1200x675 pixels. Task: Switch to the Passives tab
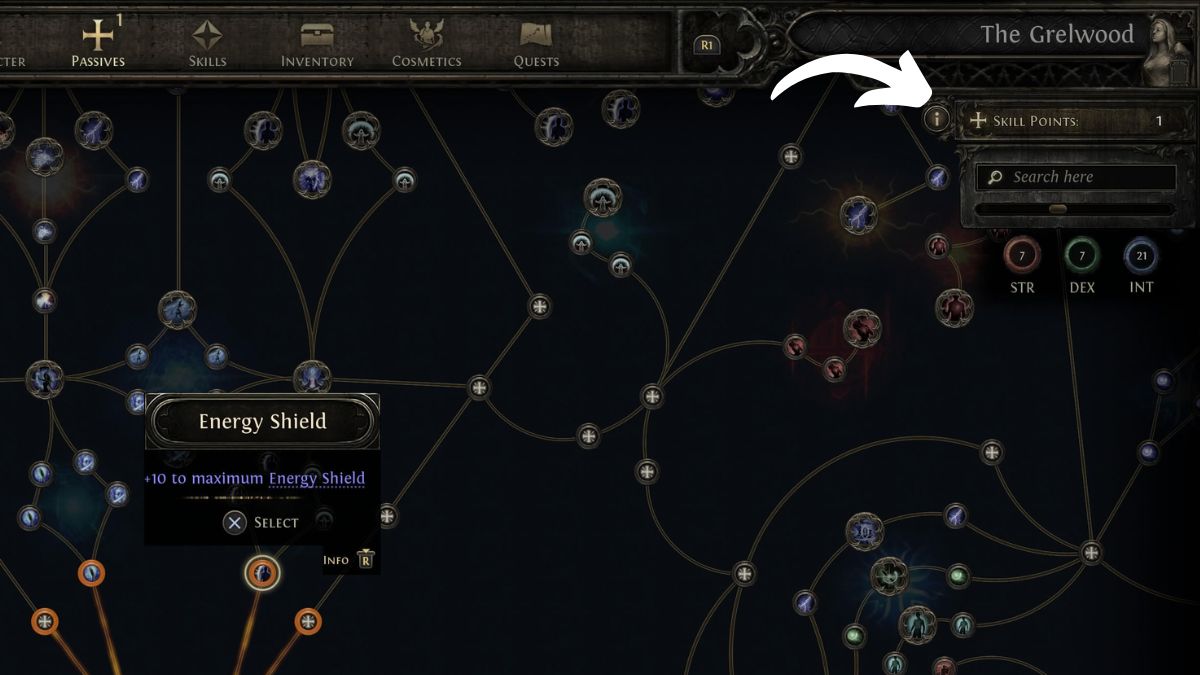(98, 43)
